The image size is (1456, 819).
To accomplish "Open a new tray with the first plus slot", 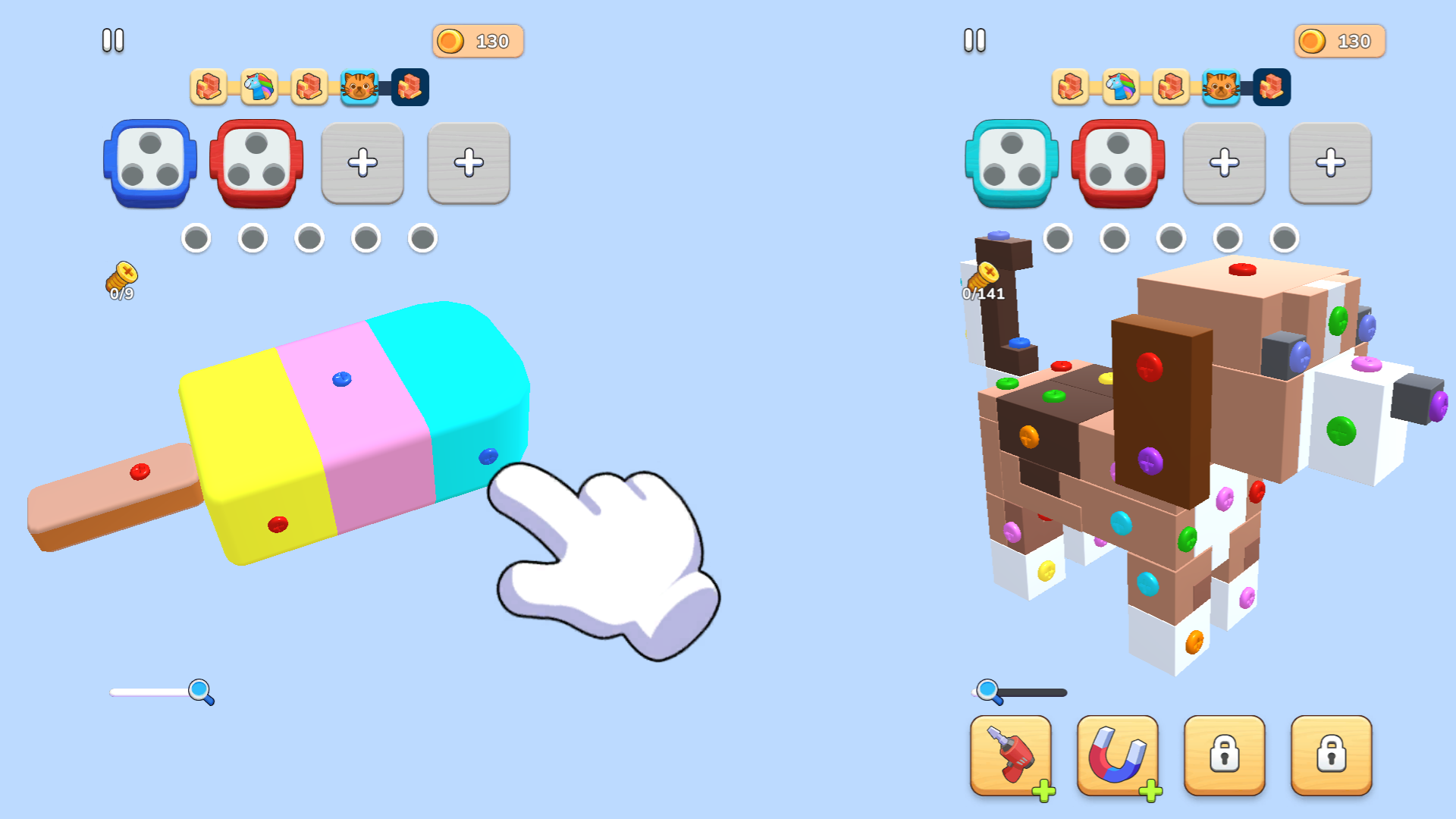I will point(362,162).
